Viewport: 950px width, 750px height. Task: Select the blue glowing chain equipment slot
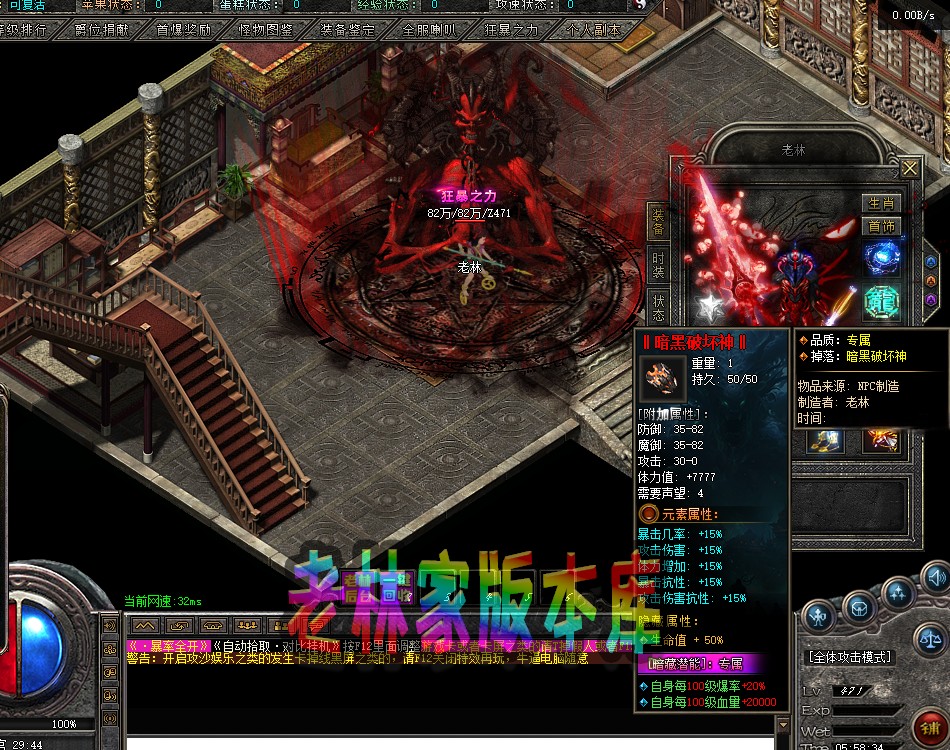coord(882,259)
